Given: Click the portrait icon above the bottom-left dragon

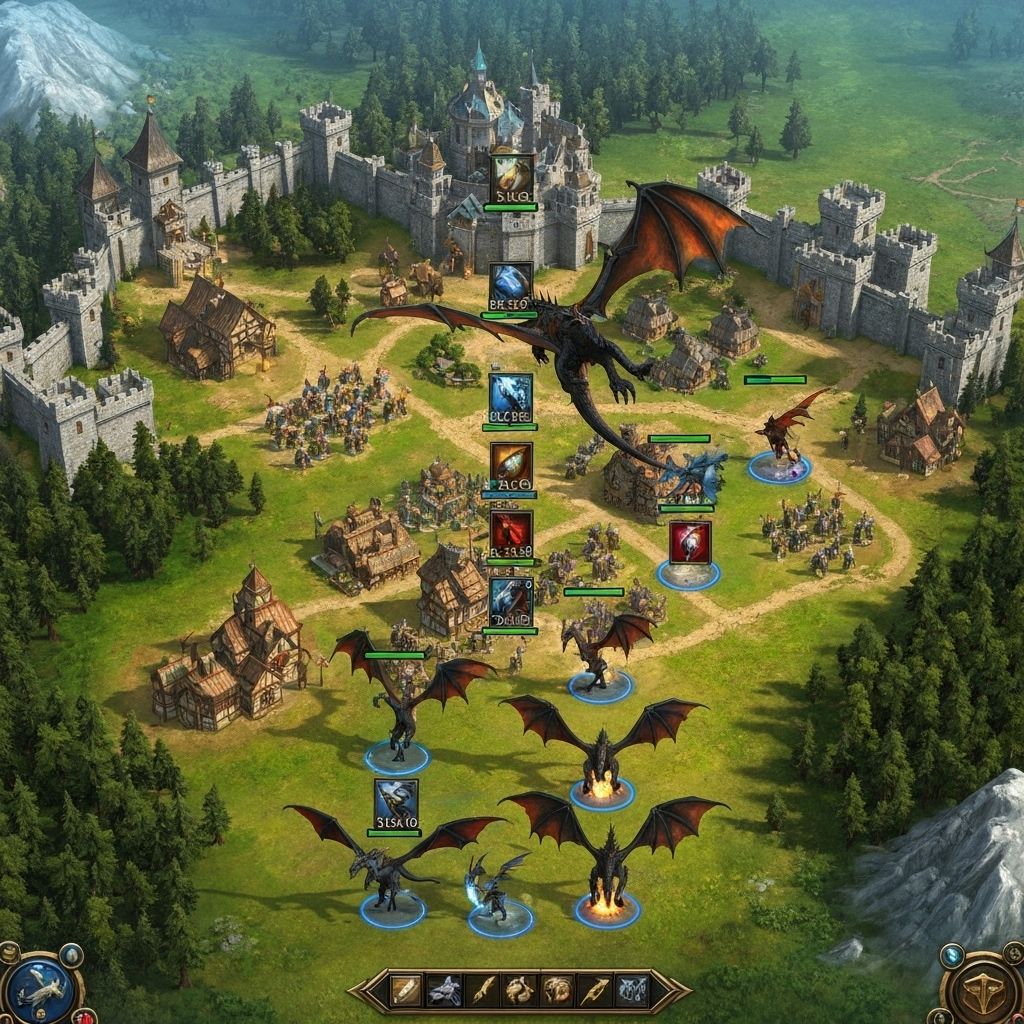Looking at the screenshot, I should click(x=396, y=802).
